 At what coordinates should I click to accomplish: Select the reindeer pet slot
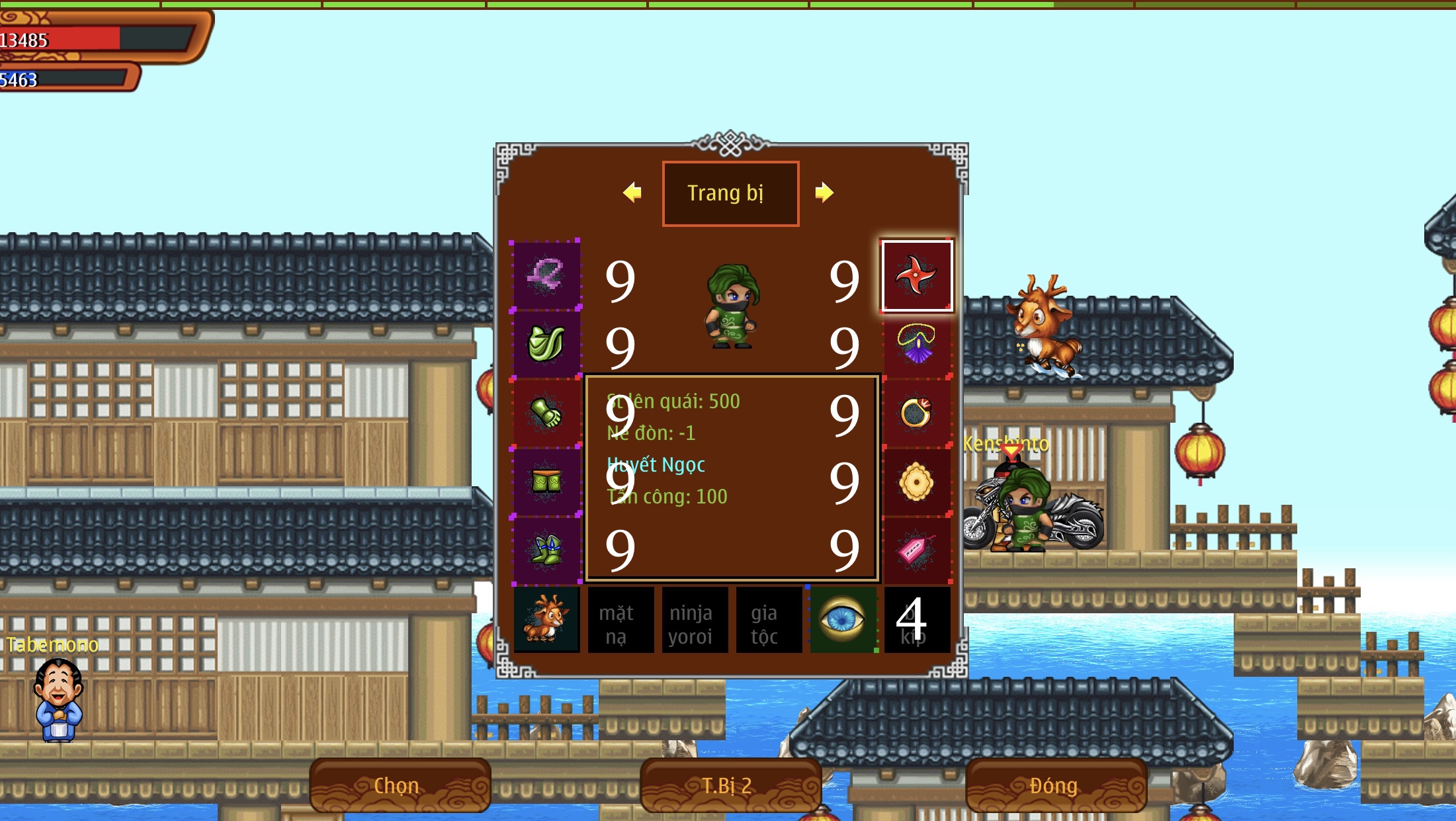point(546,619)
